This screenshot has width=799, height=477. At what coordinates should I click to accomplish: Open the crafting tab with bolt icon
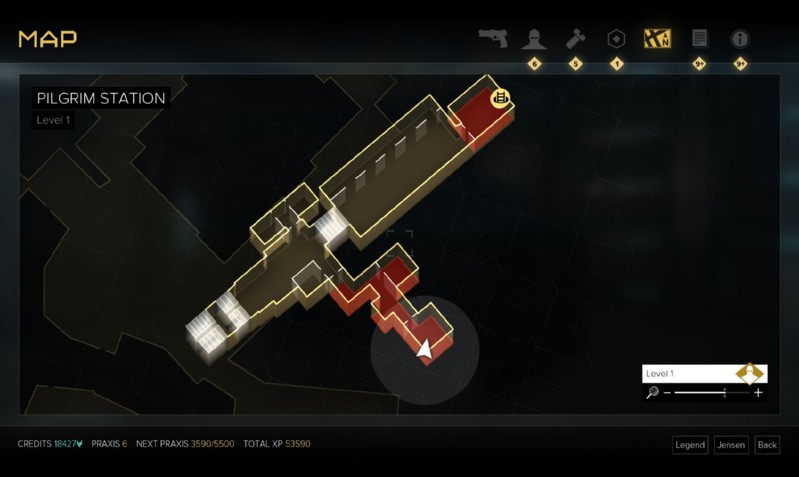(x=575, y=38)
